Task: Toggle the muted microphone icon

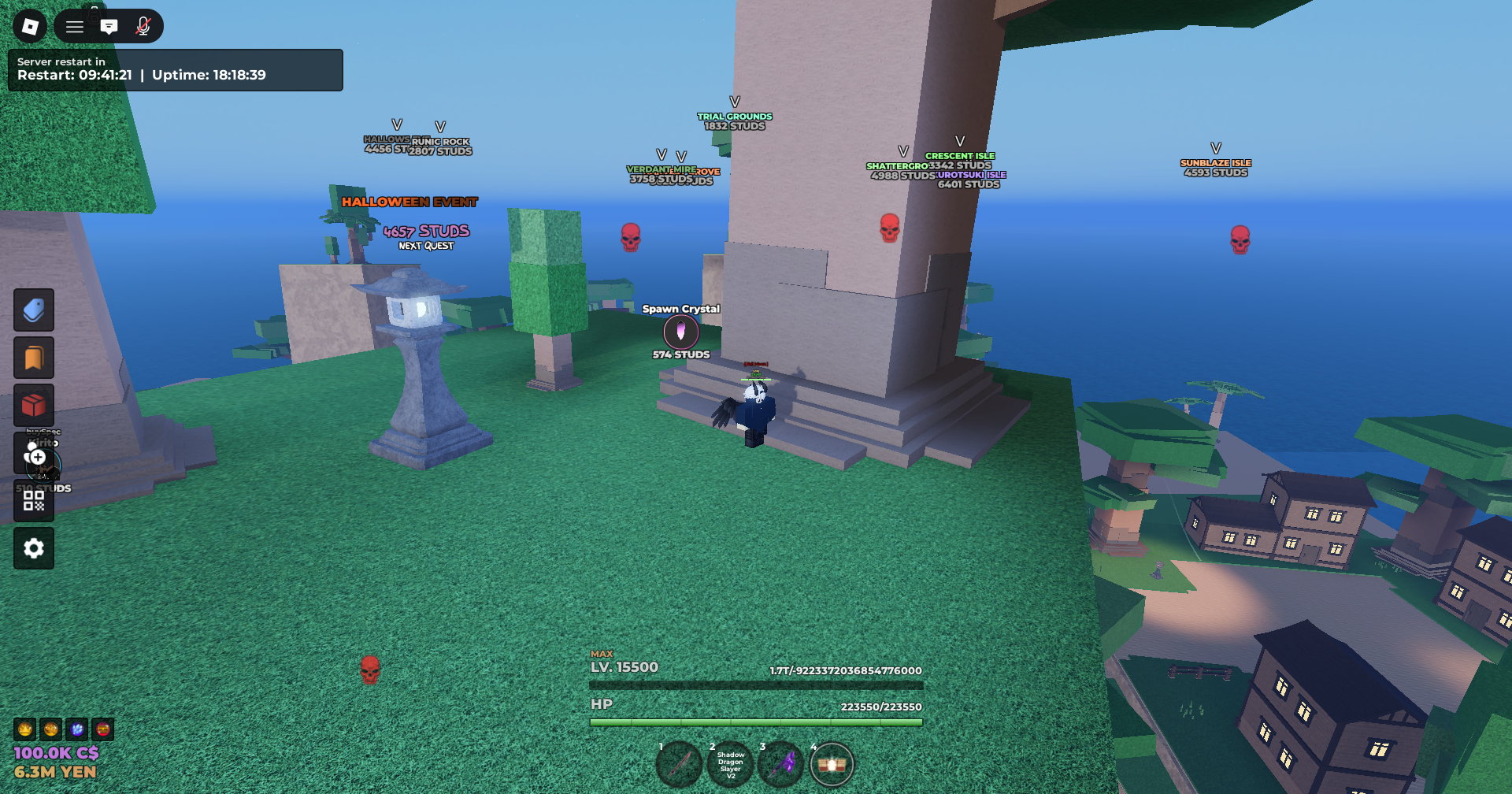Action: 143,27
